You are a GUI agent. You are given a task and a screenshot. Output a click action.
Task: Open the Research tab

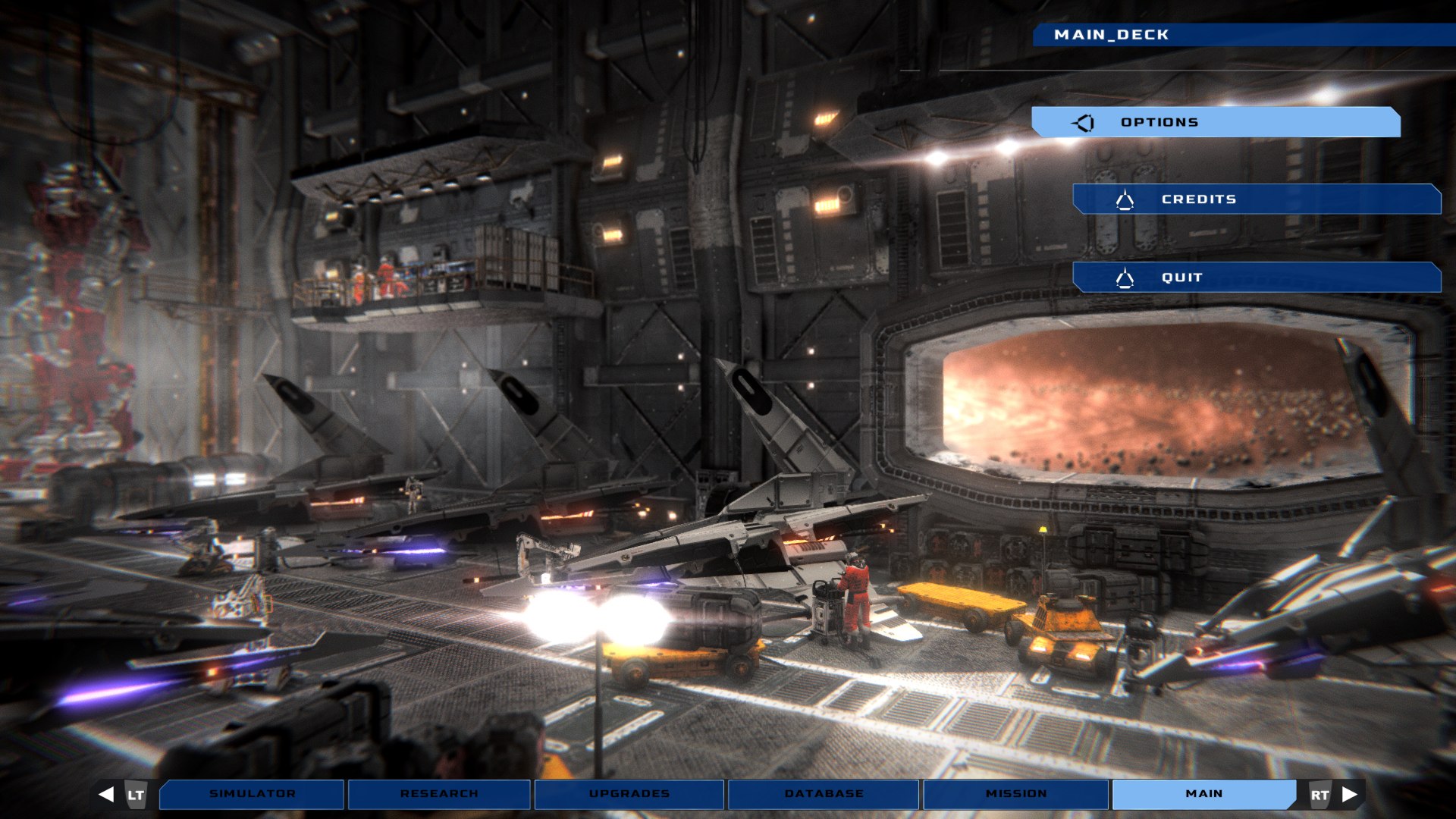tap(439, 794)
